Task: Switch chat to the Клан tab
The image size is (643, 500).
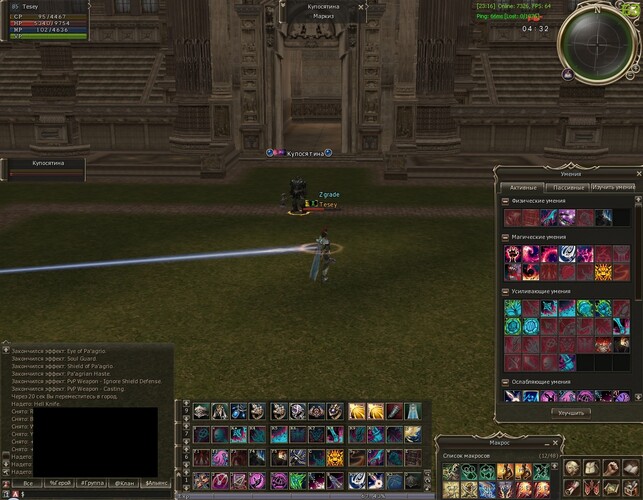Action: pos(124,483)
